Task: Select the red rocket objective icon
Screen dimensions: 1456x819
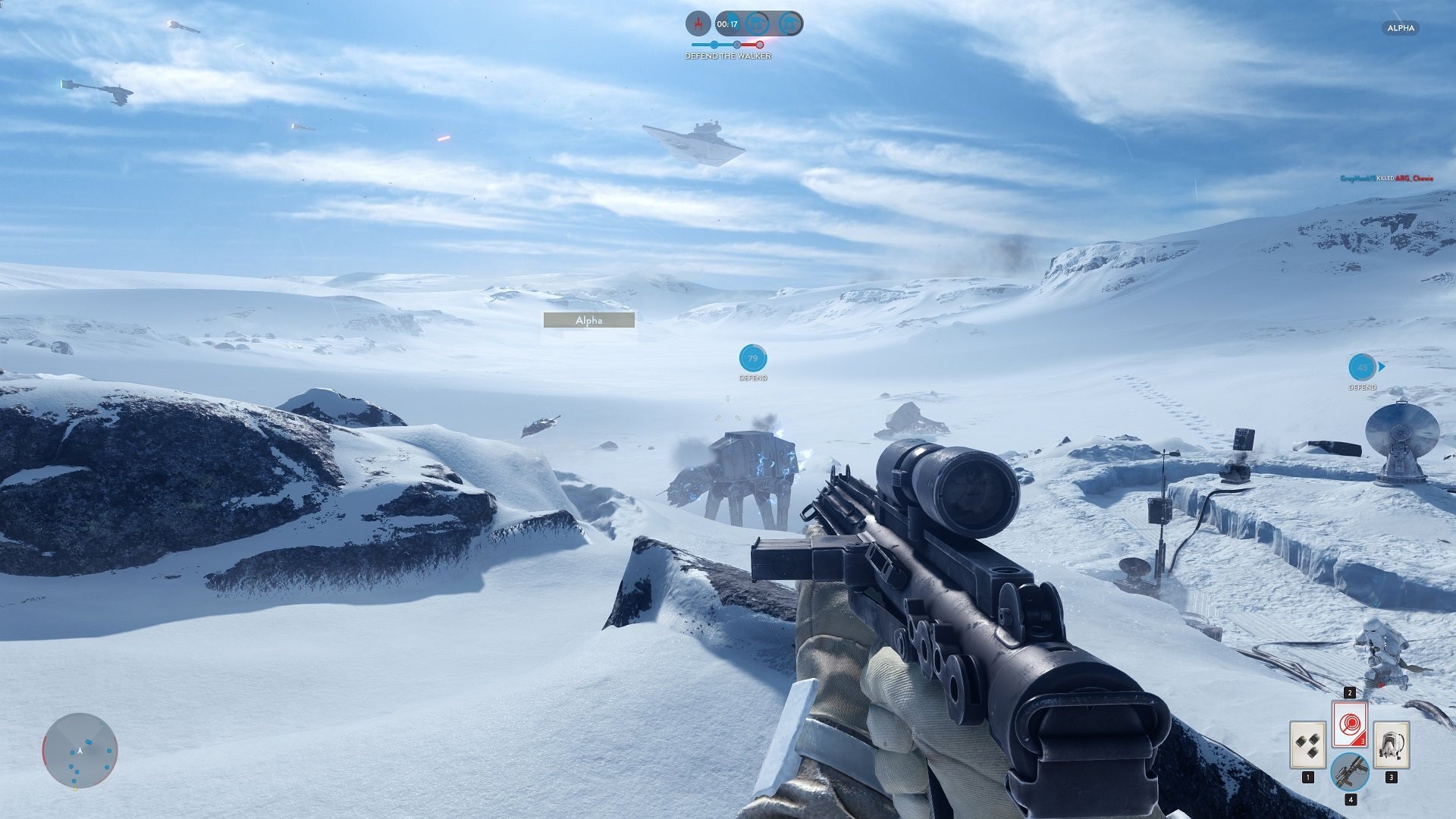Action: point(698,24)
